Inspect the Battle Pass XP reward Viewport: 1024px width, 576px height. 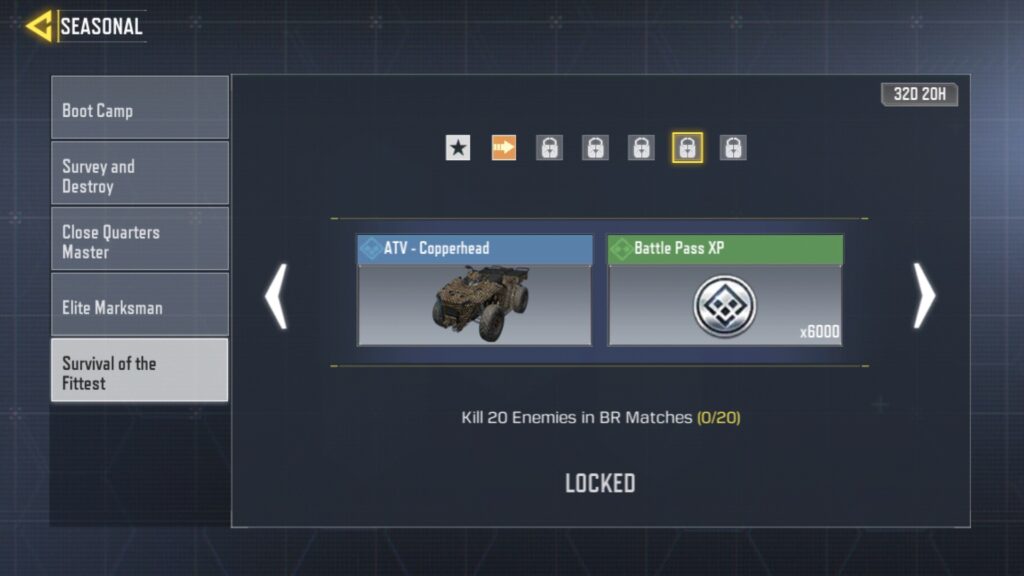725,291
